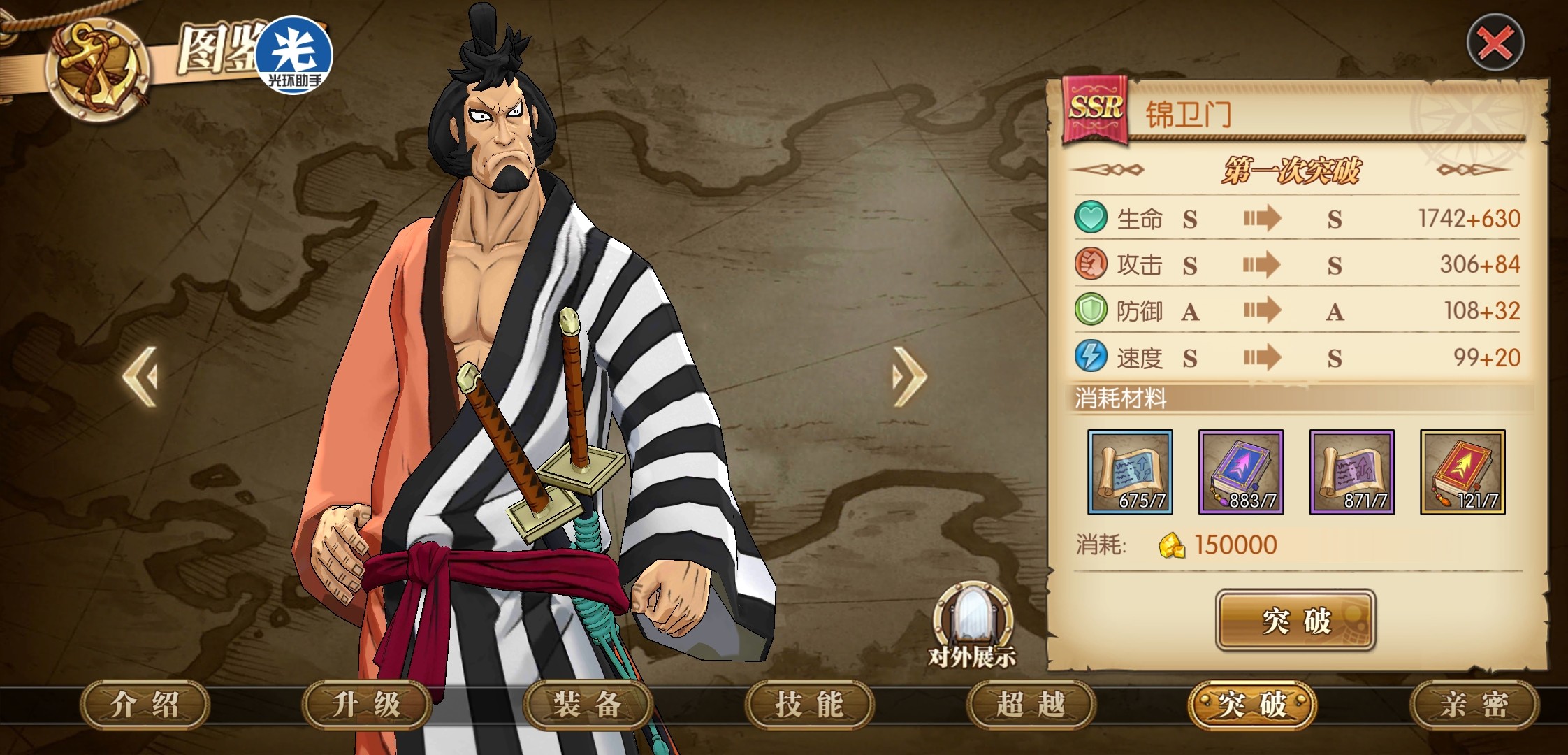Viewport: 1568px width, 755px height.
Task: Switch to the 超越 tab
Action: click(1031, 705)
